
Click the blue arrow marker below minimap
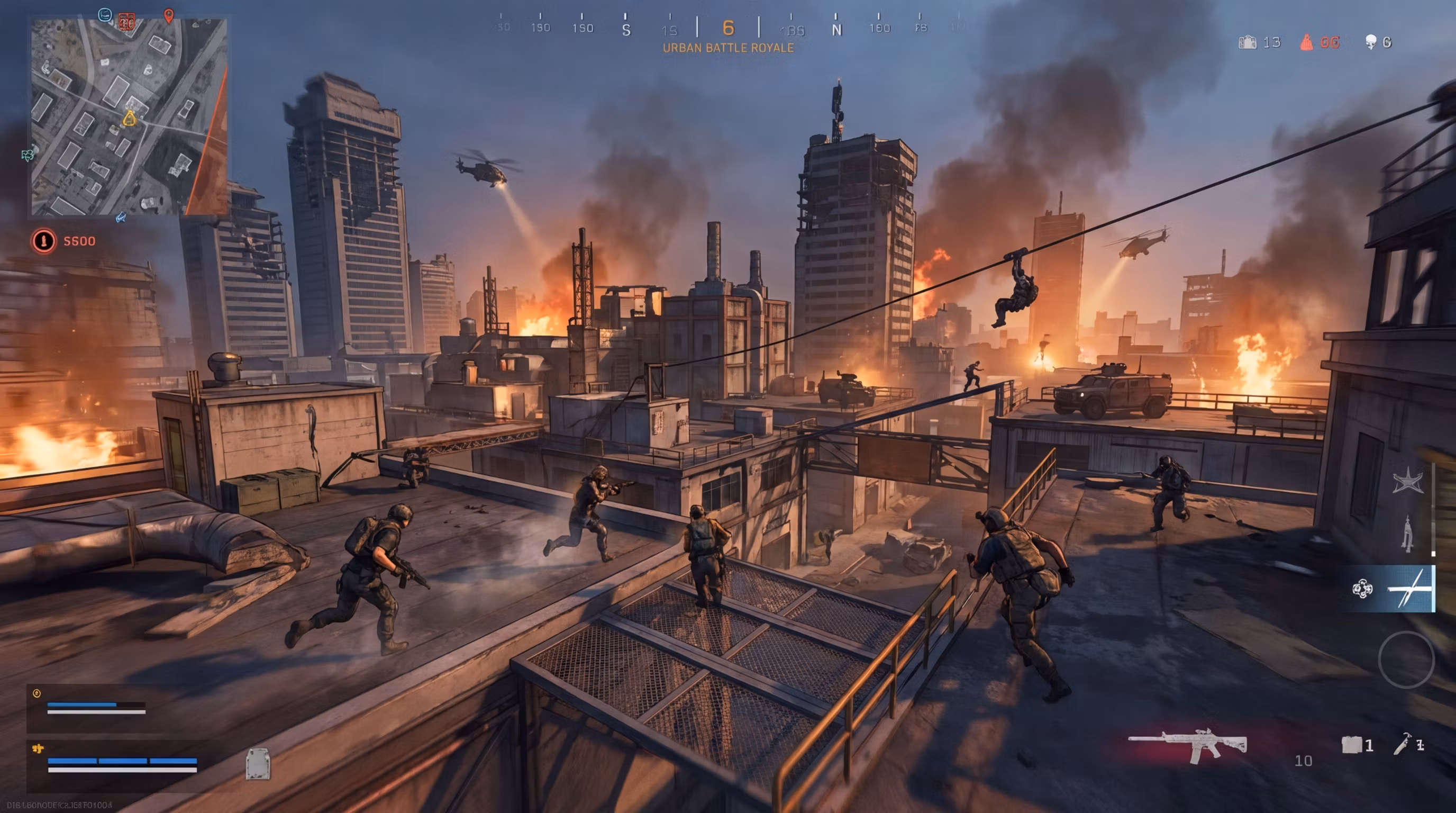click(121, 217)
